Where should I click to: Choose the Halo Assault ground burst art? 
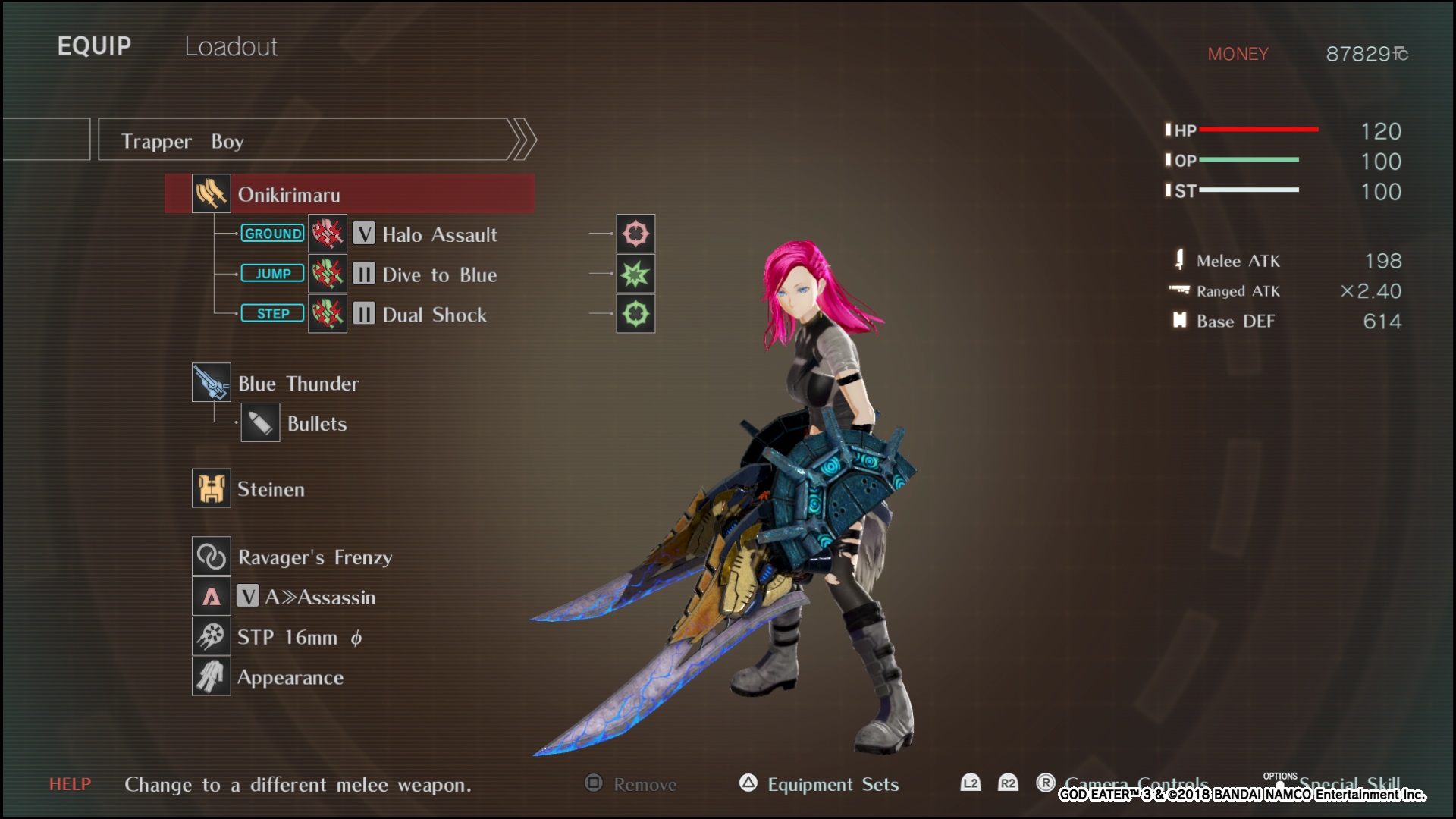click(x=439, y=235)
